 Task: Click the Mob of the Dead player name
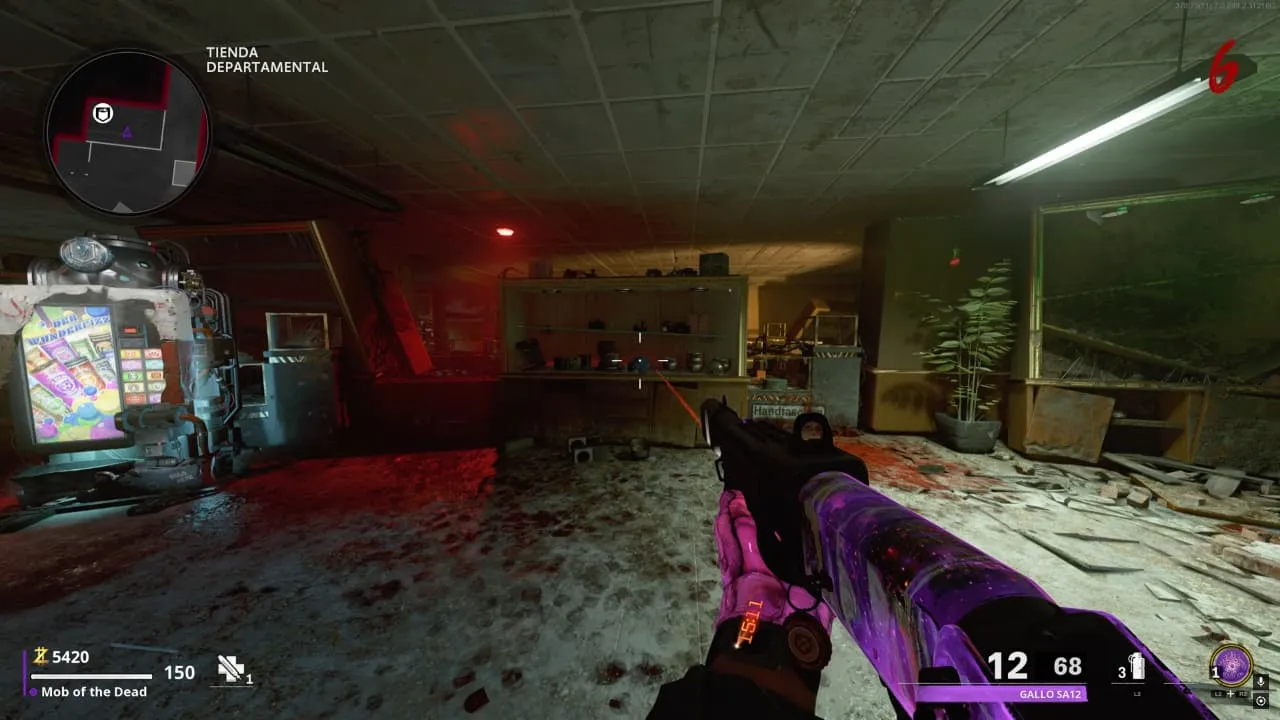tap(94, 691)
